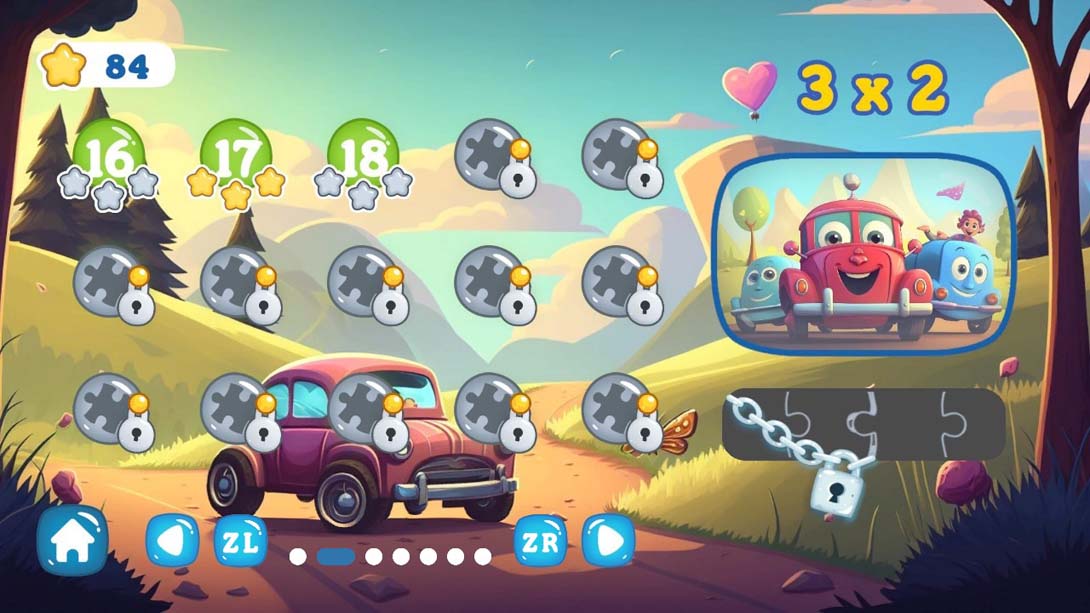Viewport: 1090px width, 613px height.
Task: Advance to the next page with right arrow
Action: point(608,541)
